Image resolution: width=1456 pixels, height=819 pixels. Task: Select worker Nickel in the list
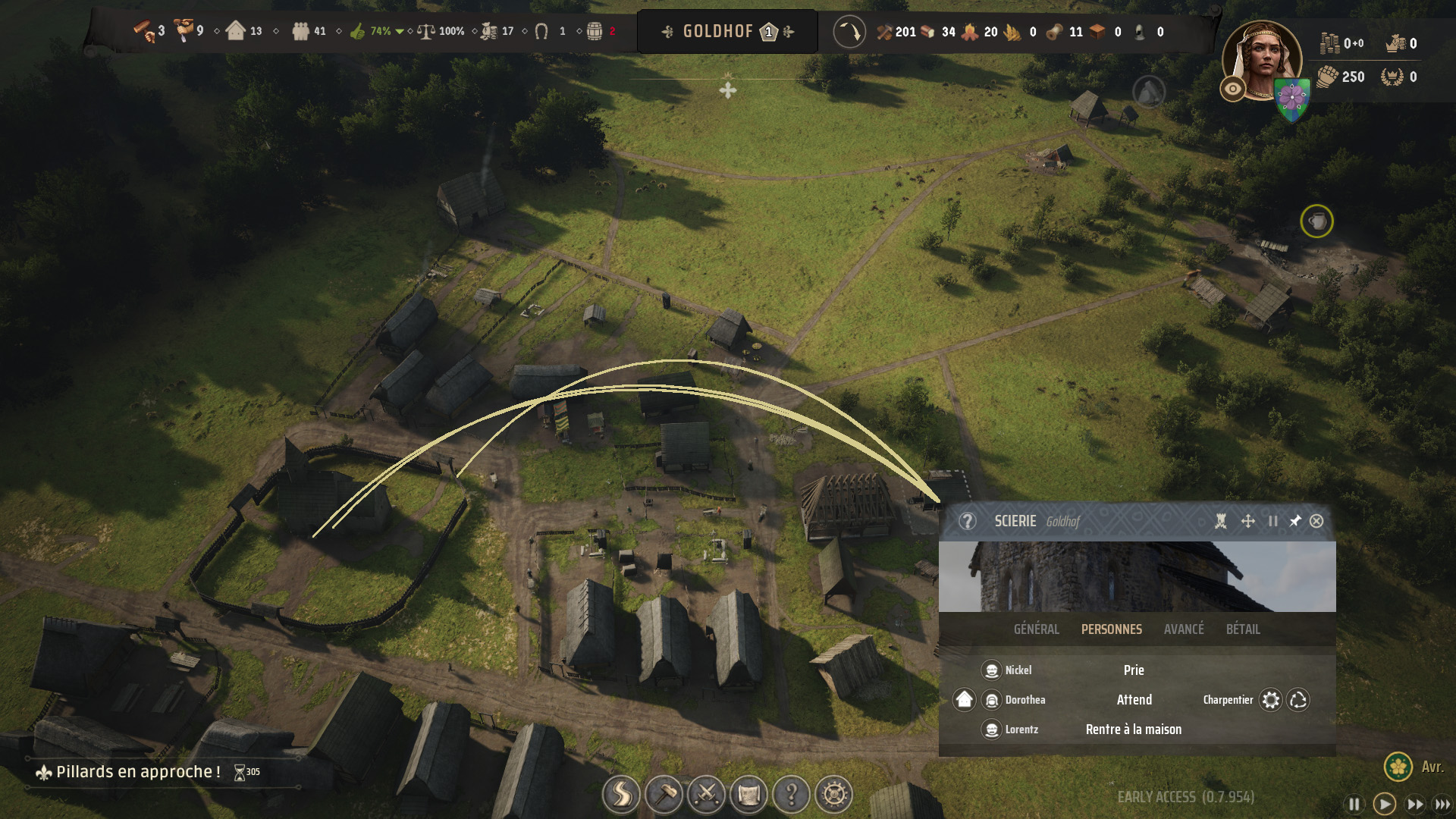(x=1018, y=670)
